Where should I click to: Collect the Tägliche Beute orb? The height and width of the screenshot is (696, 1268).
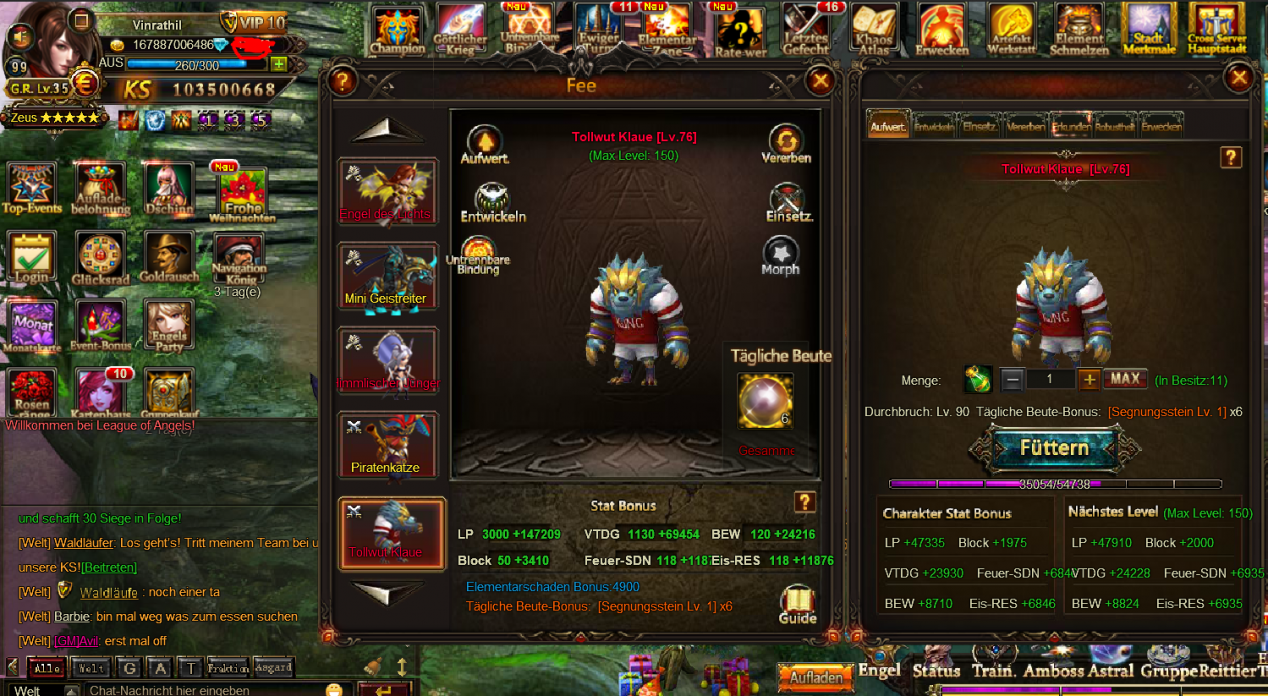pyautogui.click(x=765, y=400)
